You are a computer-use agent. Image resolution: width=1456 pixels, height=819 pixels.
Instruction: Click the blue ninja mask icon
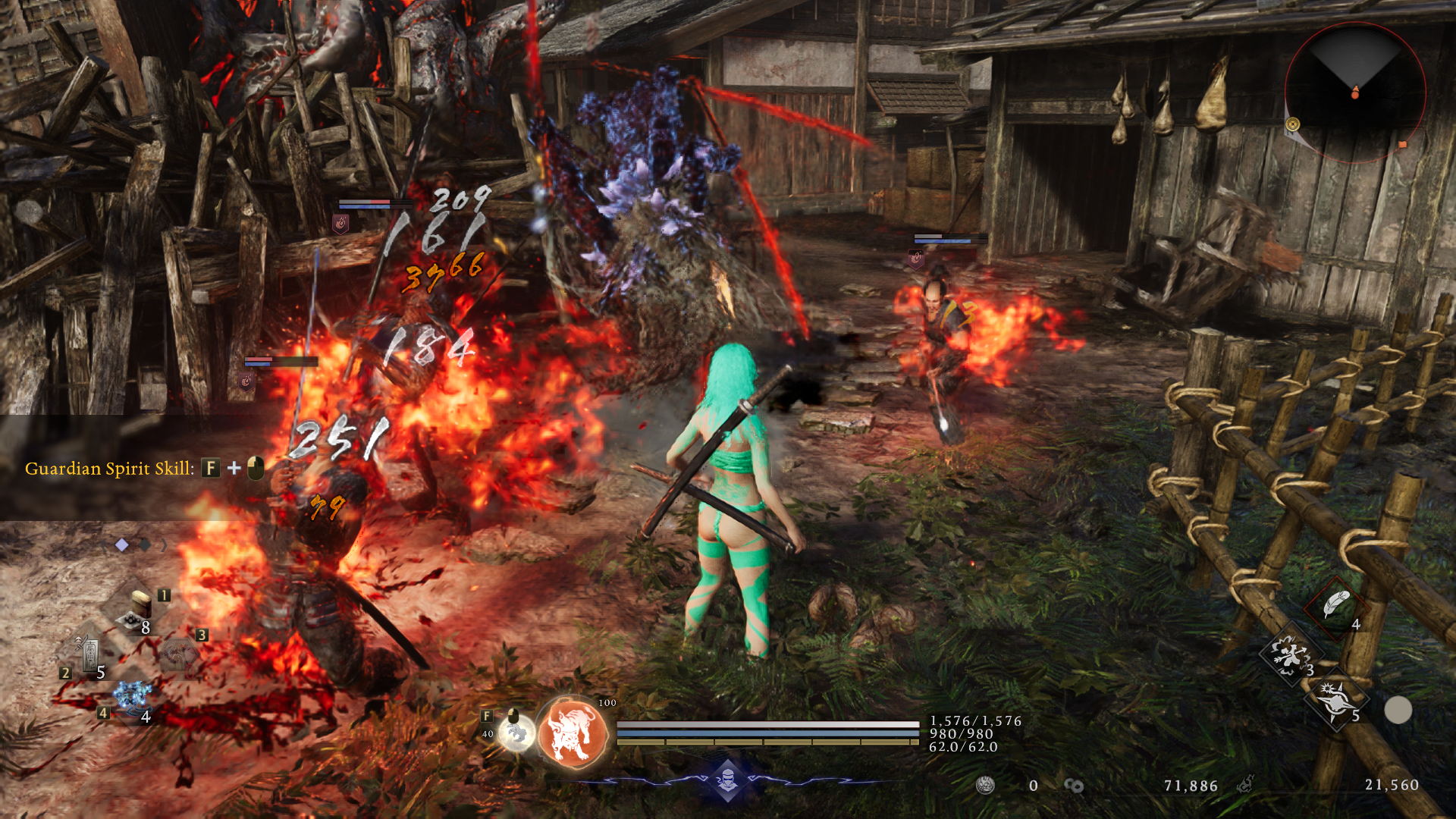(727, 779)
